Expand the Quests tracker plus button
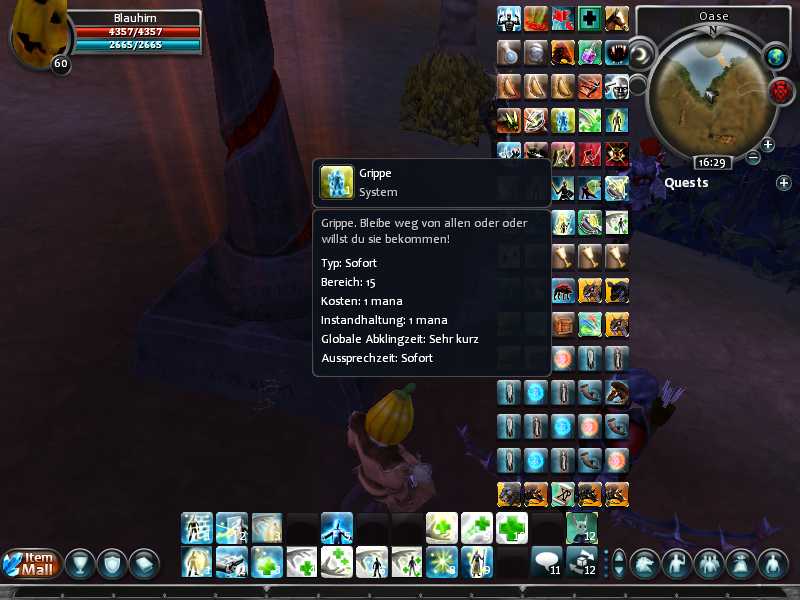The height and width of the screenshot is (600, 800). pos(784,183)
